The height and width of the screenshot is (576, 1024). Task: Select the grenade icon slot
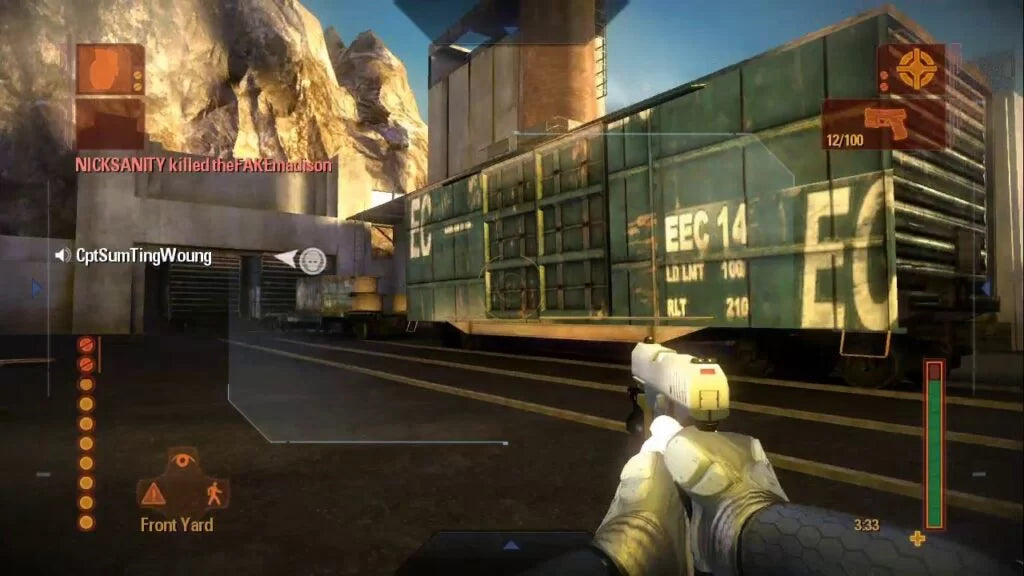110,69
